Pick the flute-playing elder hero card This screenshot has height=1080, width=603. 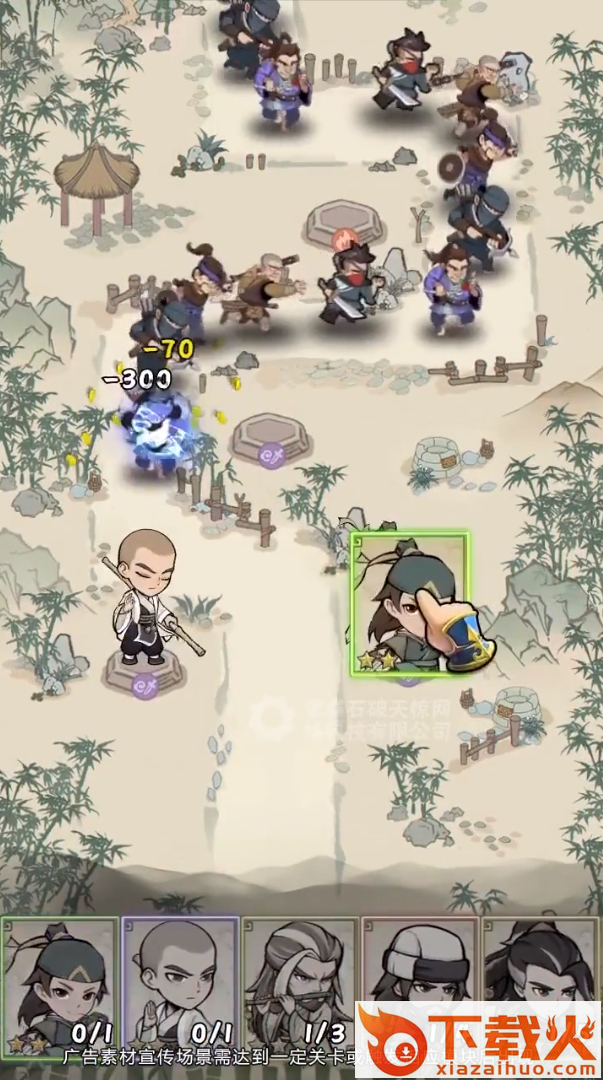(300, 975)
